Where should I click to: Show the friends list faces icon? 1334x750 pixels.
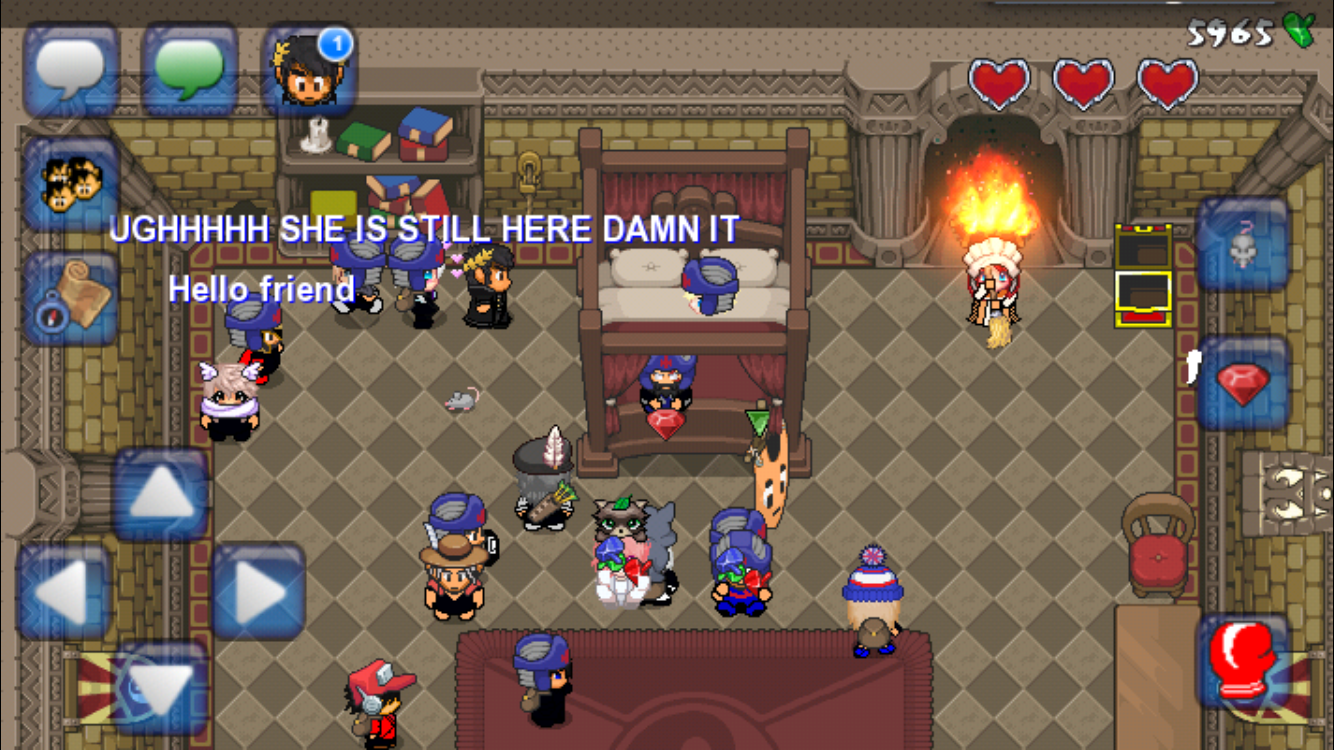click(x=71, y=183)
